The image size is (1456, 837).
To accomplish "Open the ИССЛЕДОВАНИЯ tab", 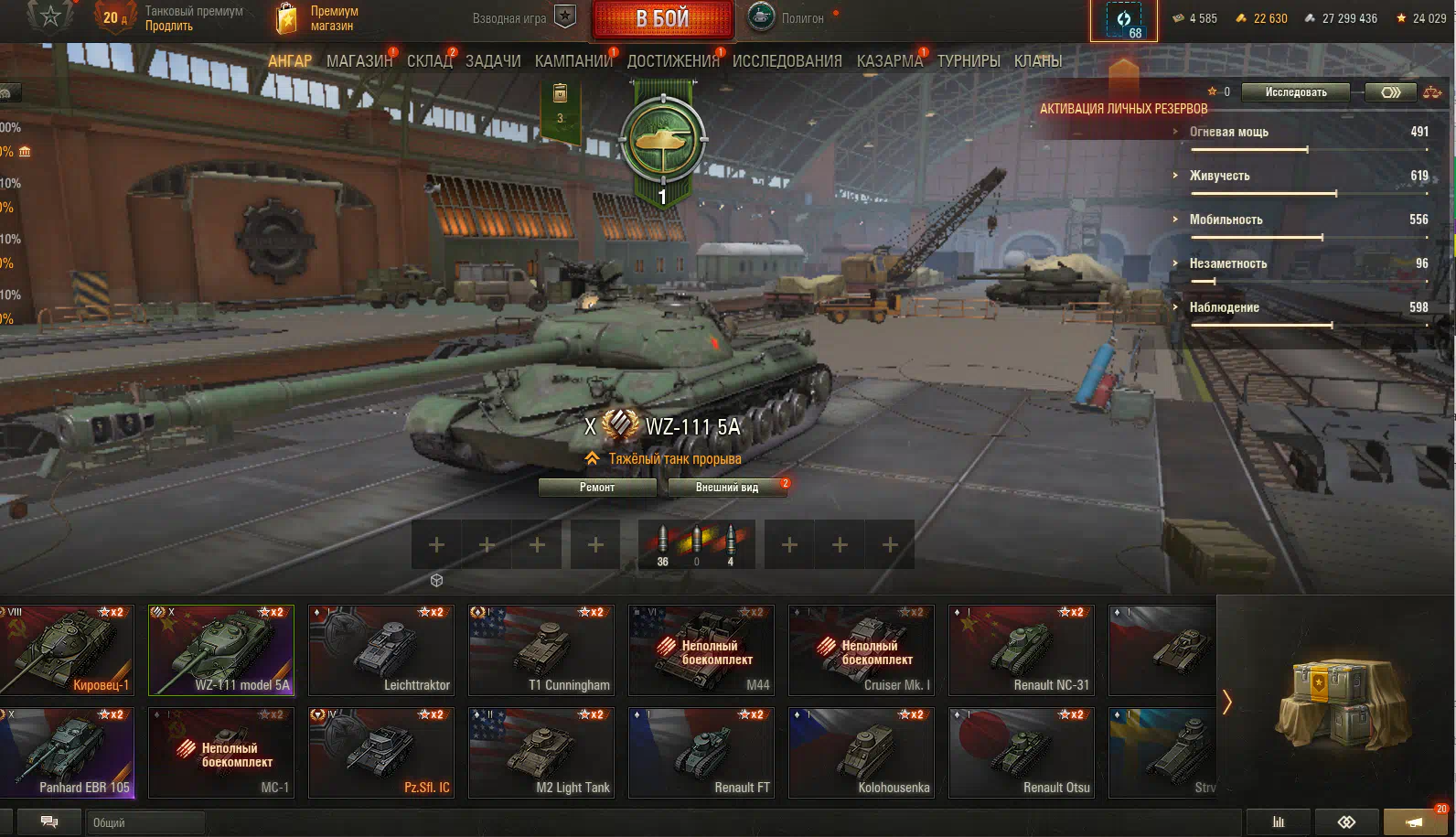I will pos(787,61).
